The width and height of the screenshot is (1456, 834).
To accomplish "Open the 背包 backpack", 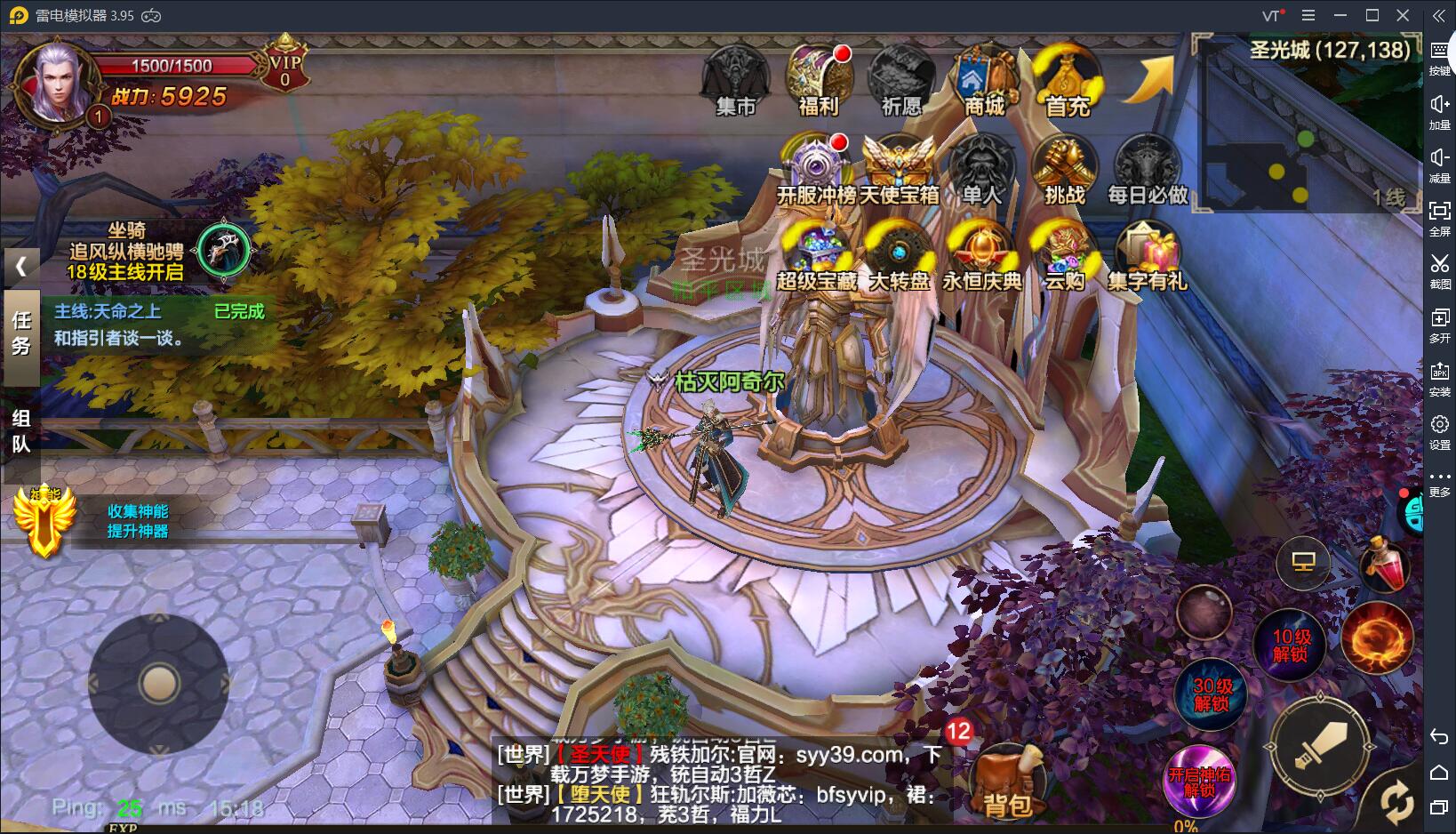I will click(x=1007, y=781).
